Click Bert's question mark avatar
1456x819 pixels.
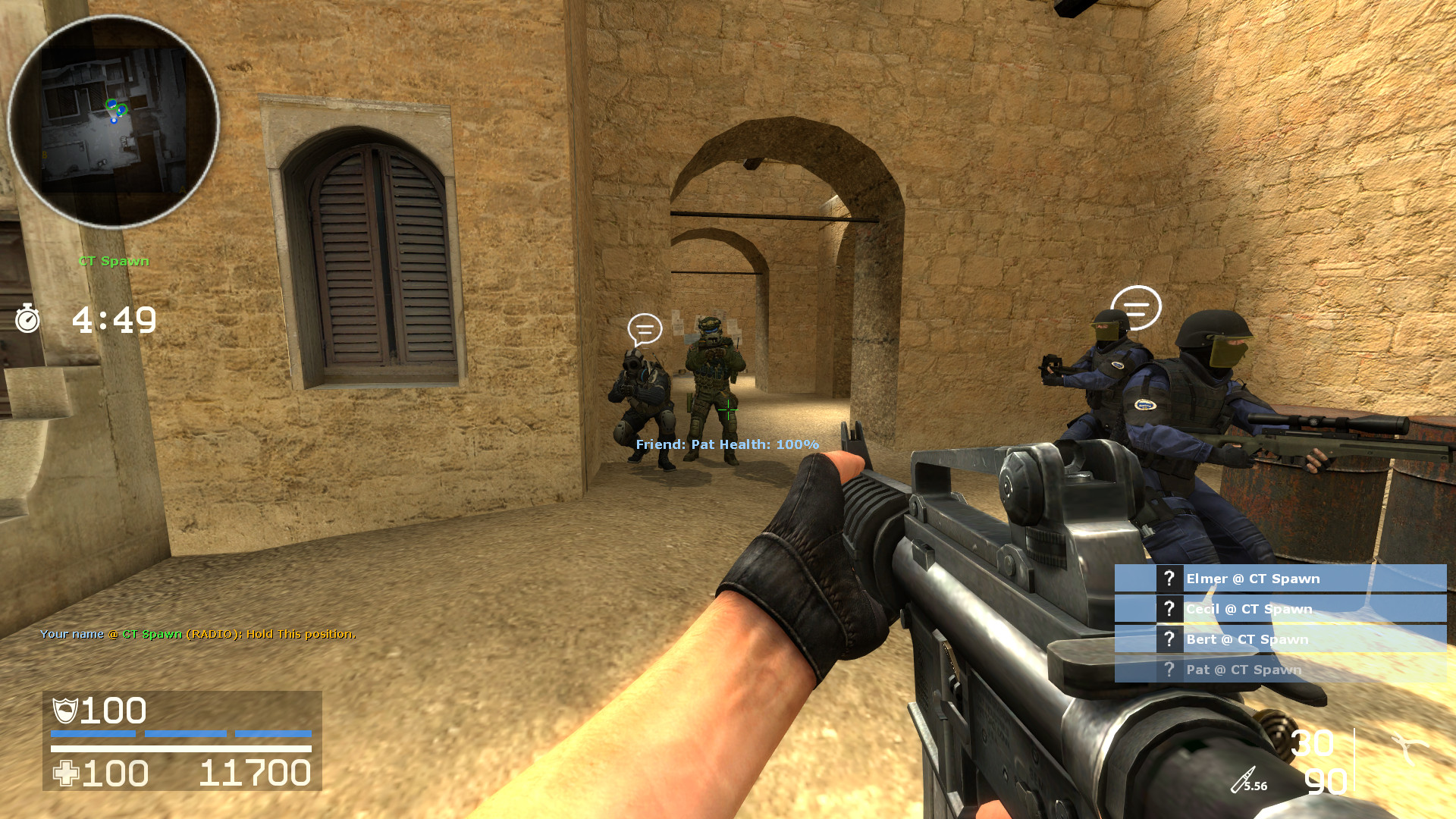[x=1169, y=639]
